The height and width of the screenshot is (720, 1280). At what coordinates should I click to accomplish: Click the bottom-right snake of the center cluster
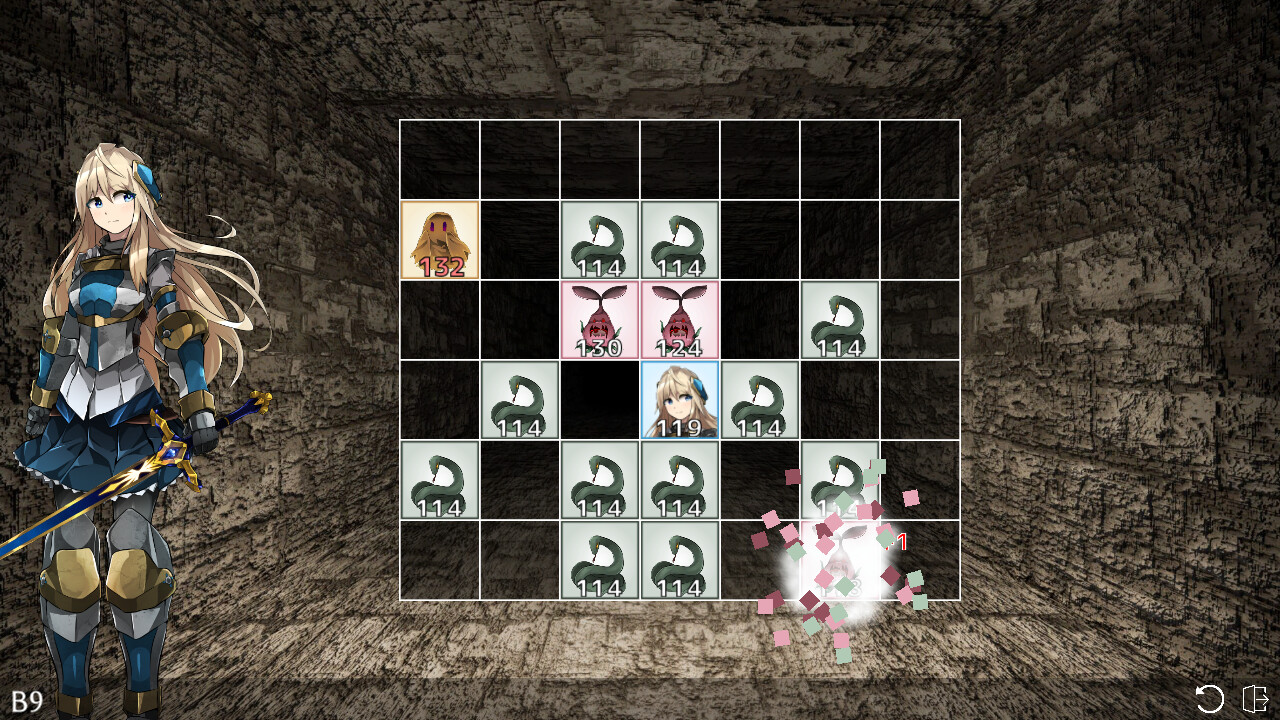[680, 562]
